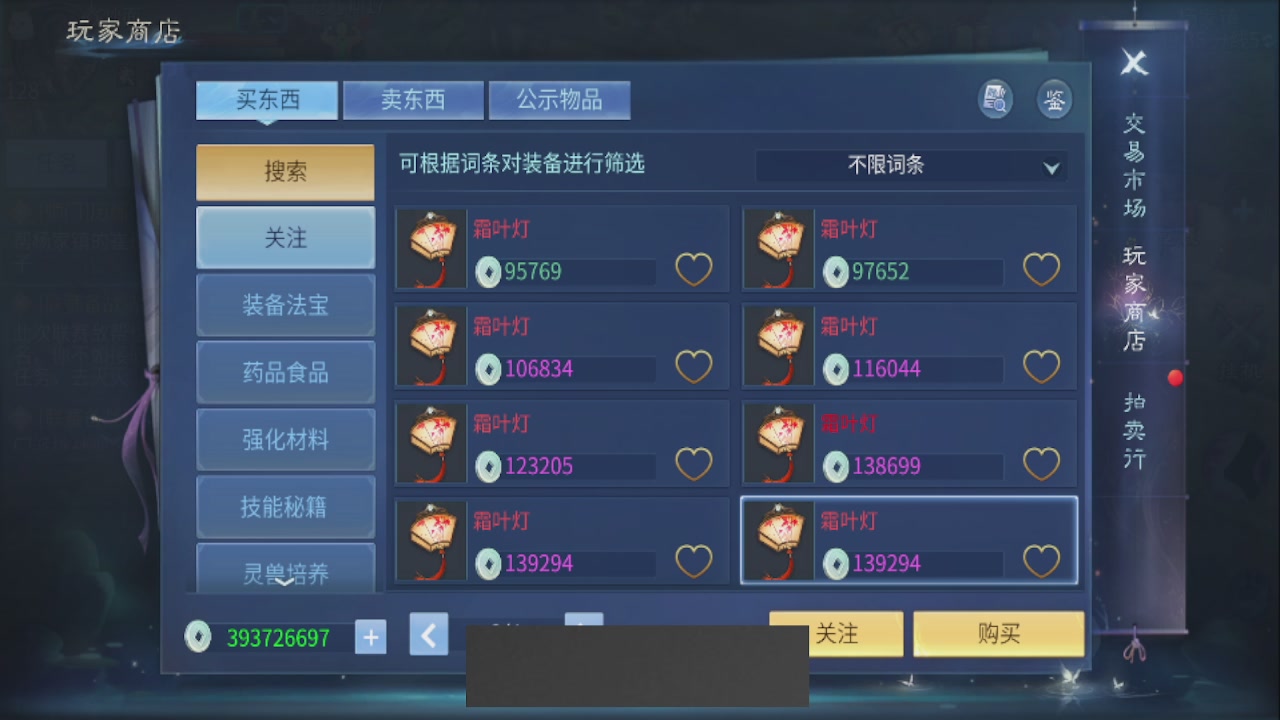This screenshot has height=720, width=1280.
Task: Tap the first 霜叶灯 book item icon
Action: click(431, 248)
